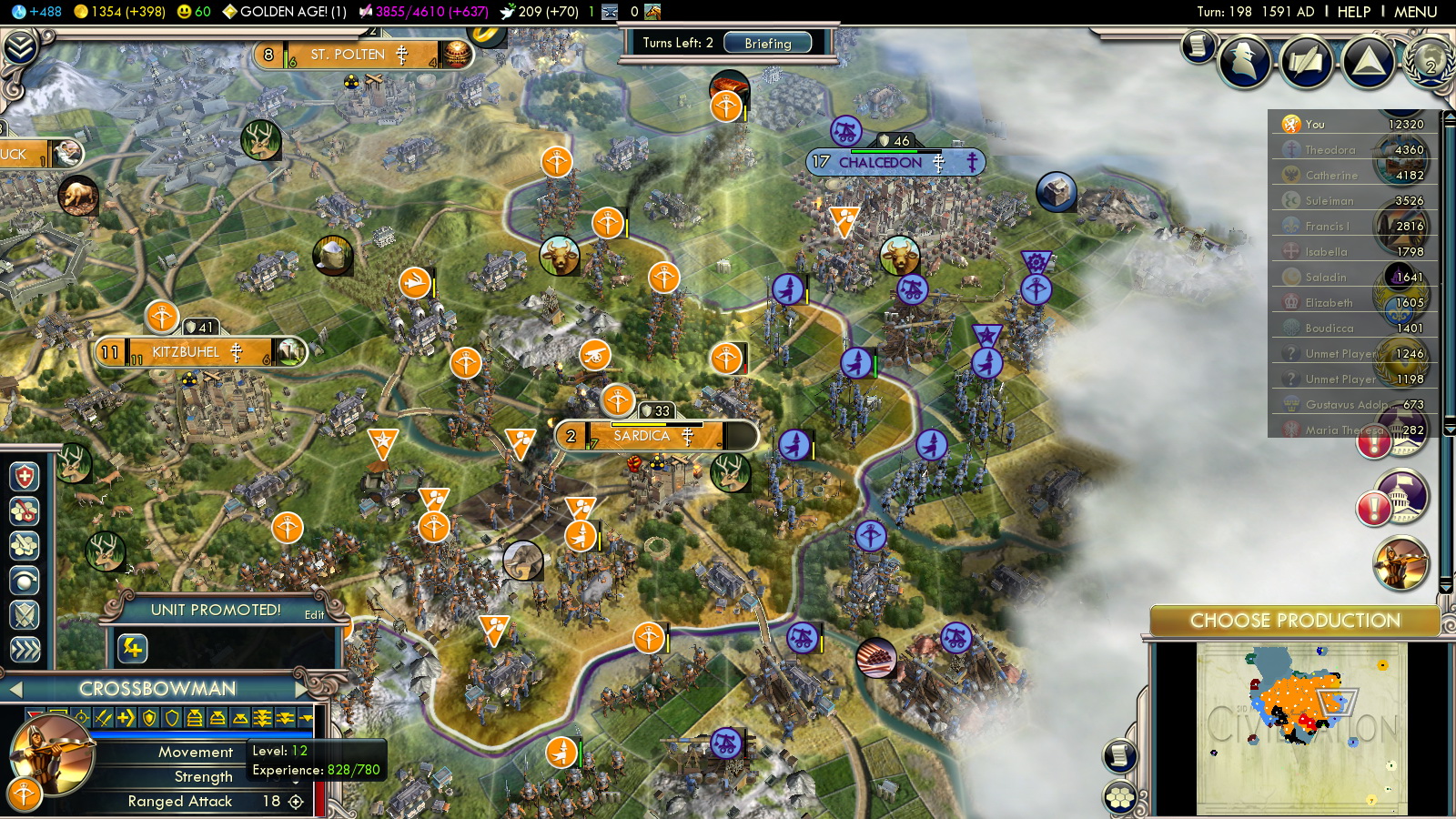Open the Help screen

click(1353, 12)
